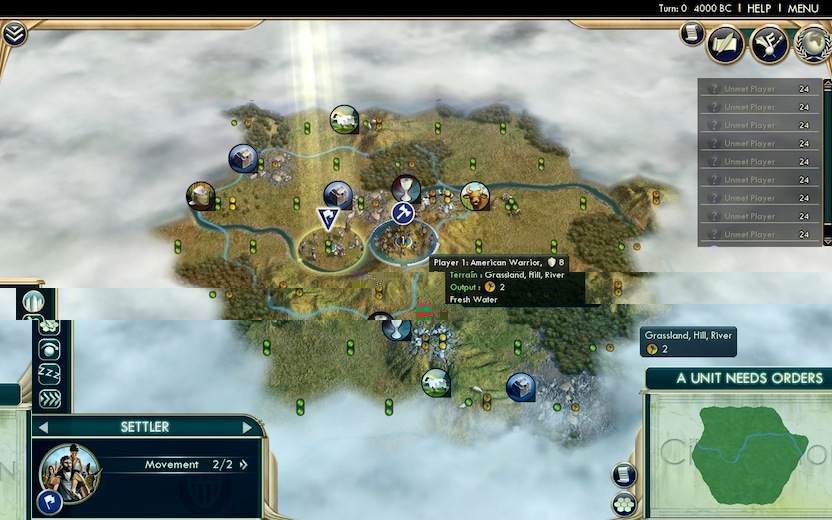Collapse the top-left corner arrow button
This screenshot has height=520, width=832.
coord(14,34)
